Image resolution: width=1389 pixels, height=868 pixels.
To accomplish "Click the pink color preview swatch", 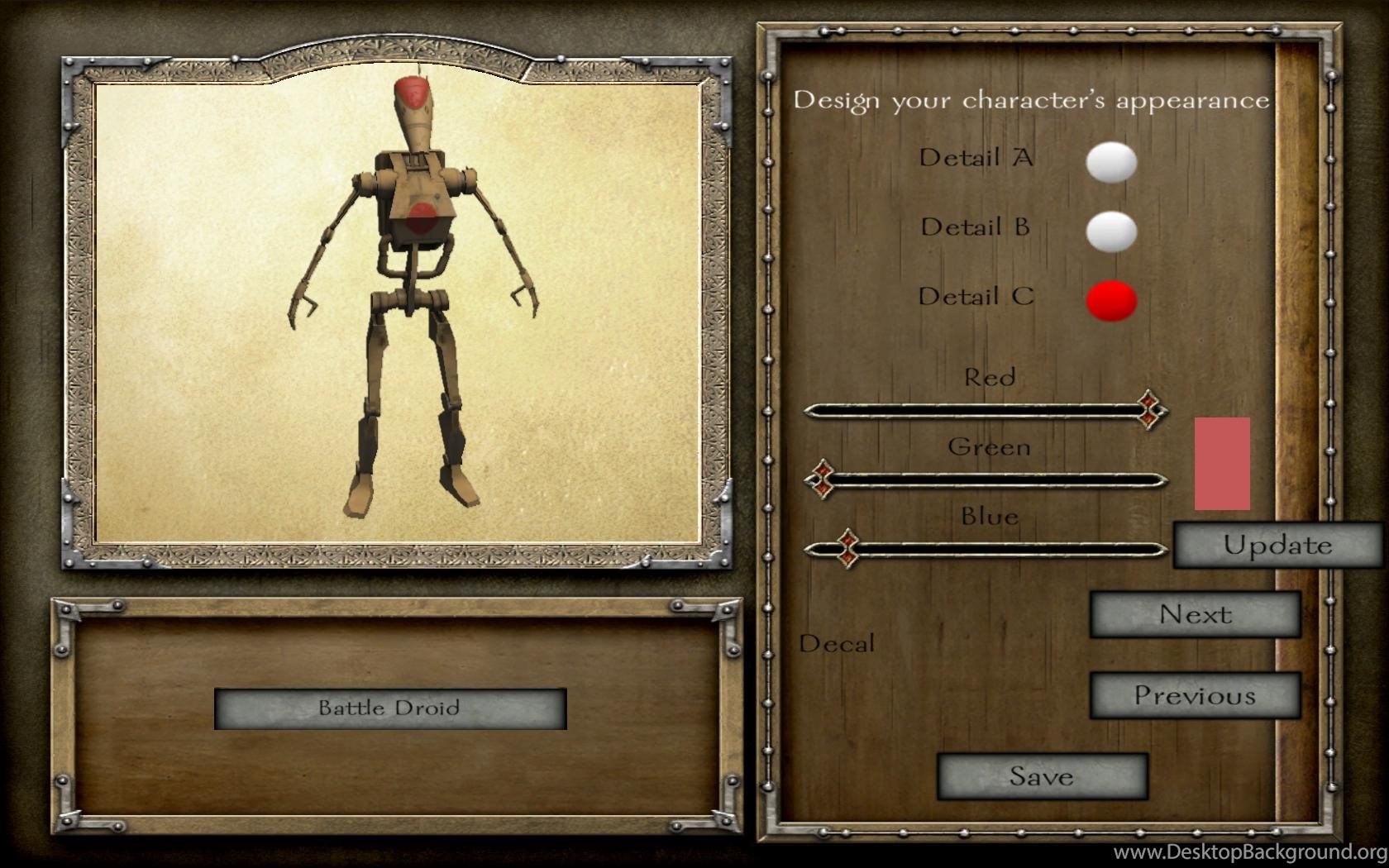I will click(1222, 464).
